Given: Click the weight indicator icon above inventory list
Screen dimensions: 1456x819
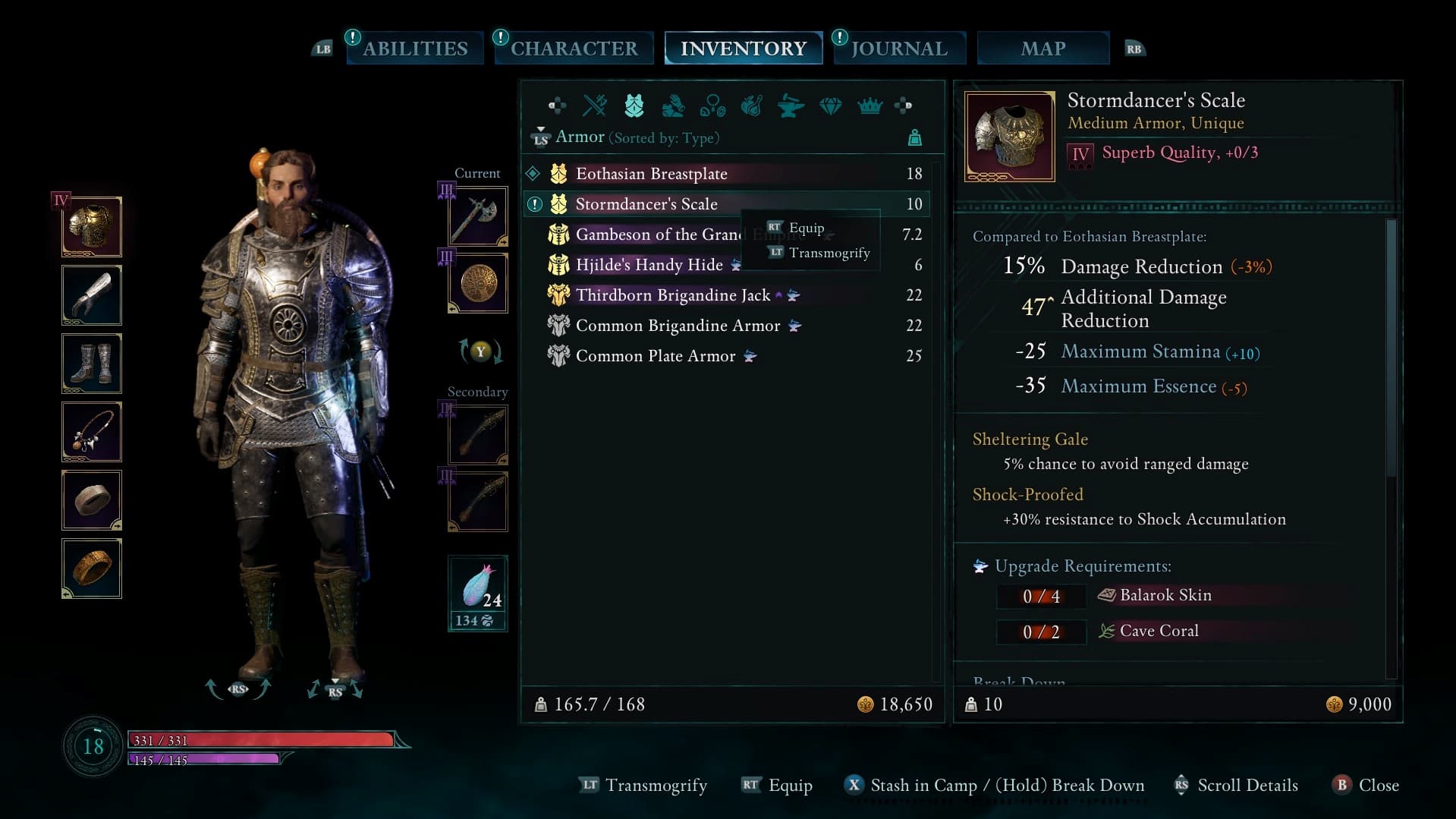Looking at the screenshot, I should (x=916, y=138).
